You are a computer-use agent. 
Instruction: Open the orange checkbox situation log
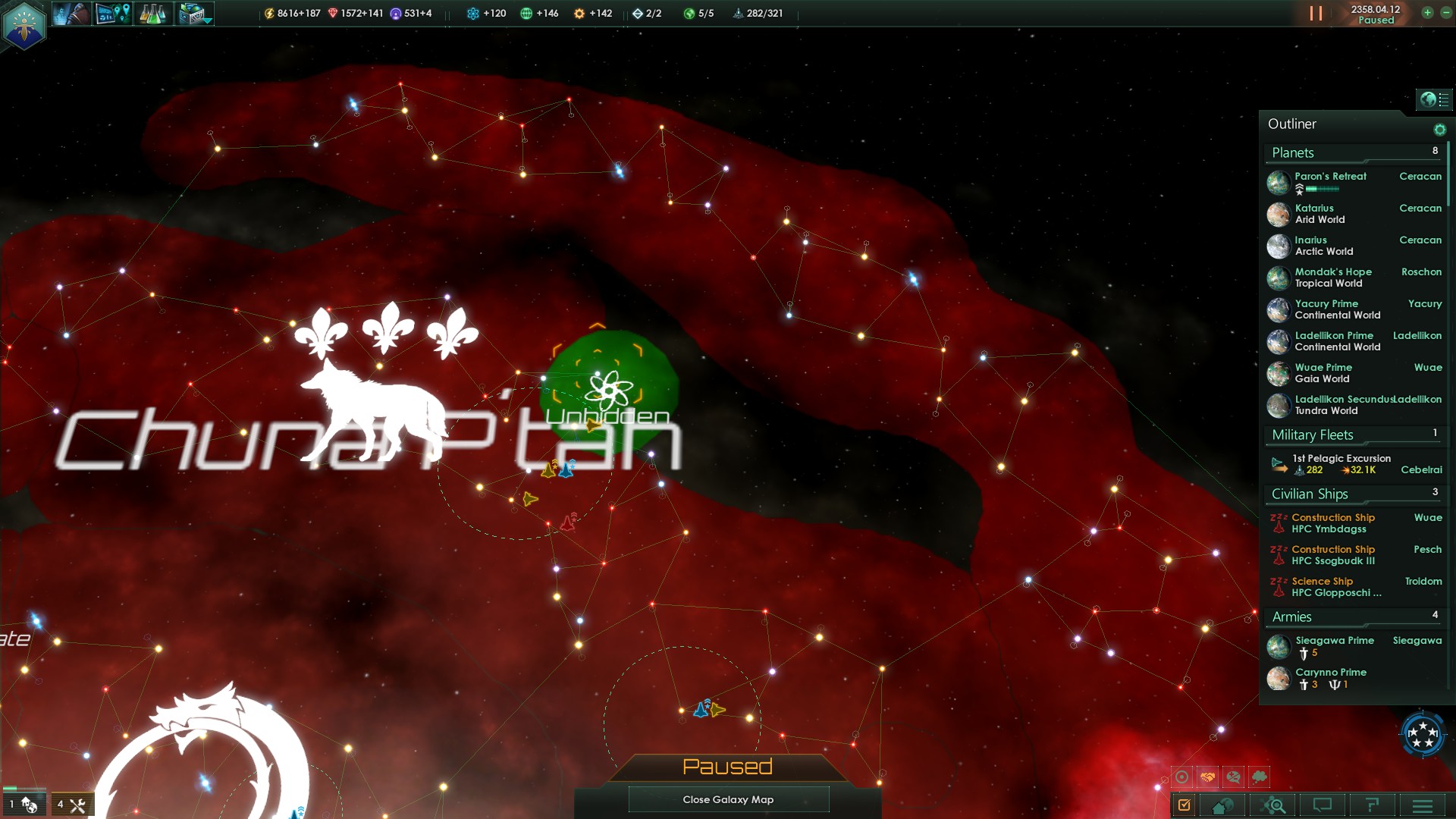[x=1185, y=805]
